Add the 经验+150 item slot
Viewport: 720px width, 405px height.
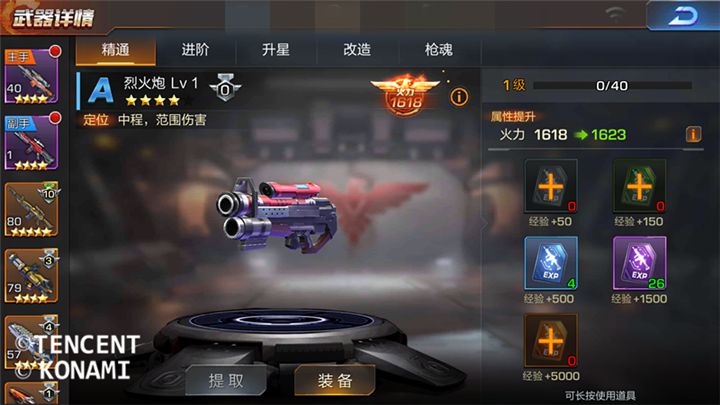(x=639, y=186)
